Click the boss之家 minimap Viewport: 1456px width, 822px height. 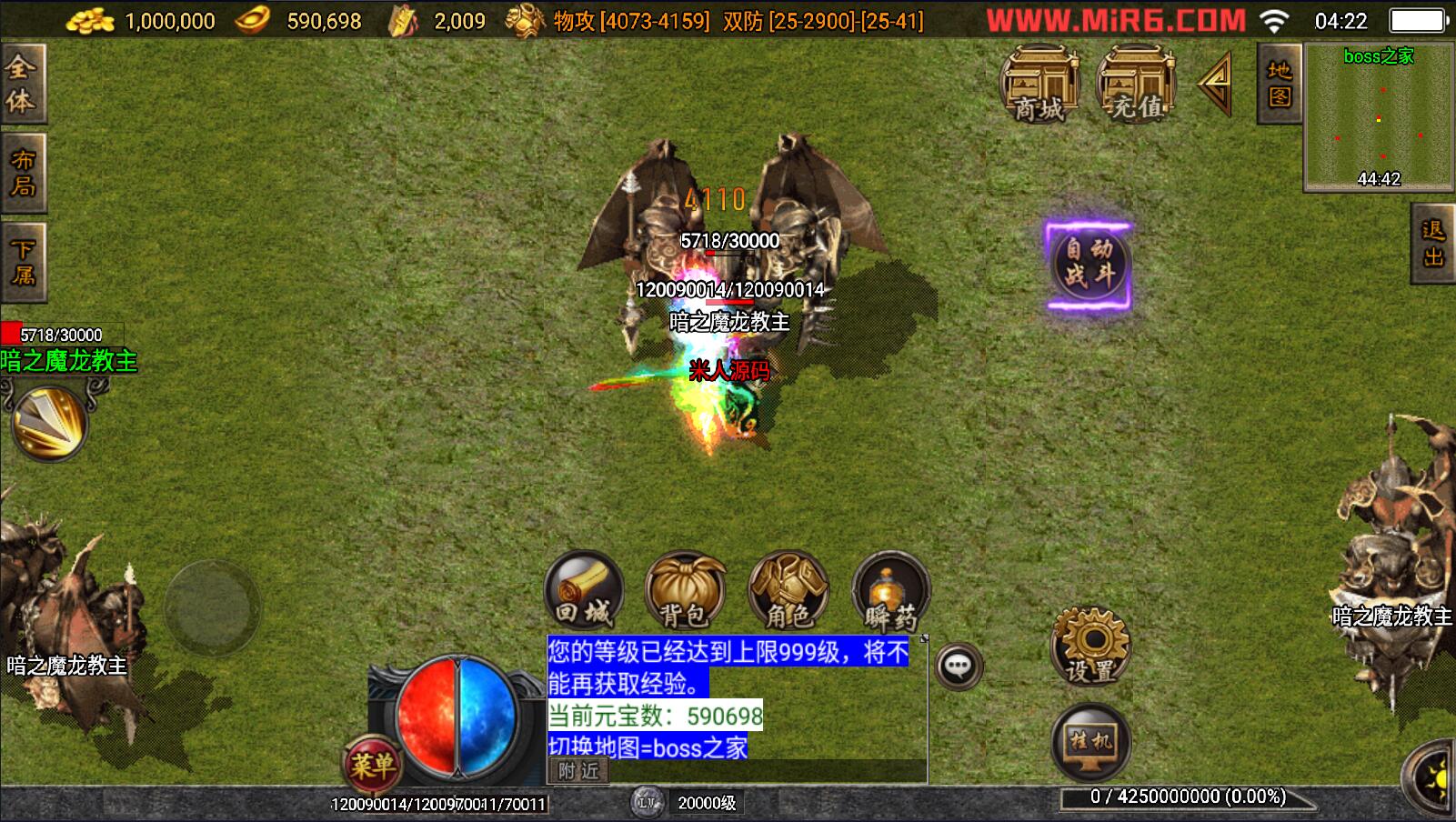(1379, 118)
